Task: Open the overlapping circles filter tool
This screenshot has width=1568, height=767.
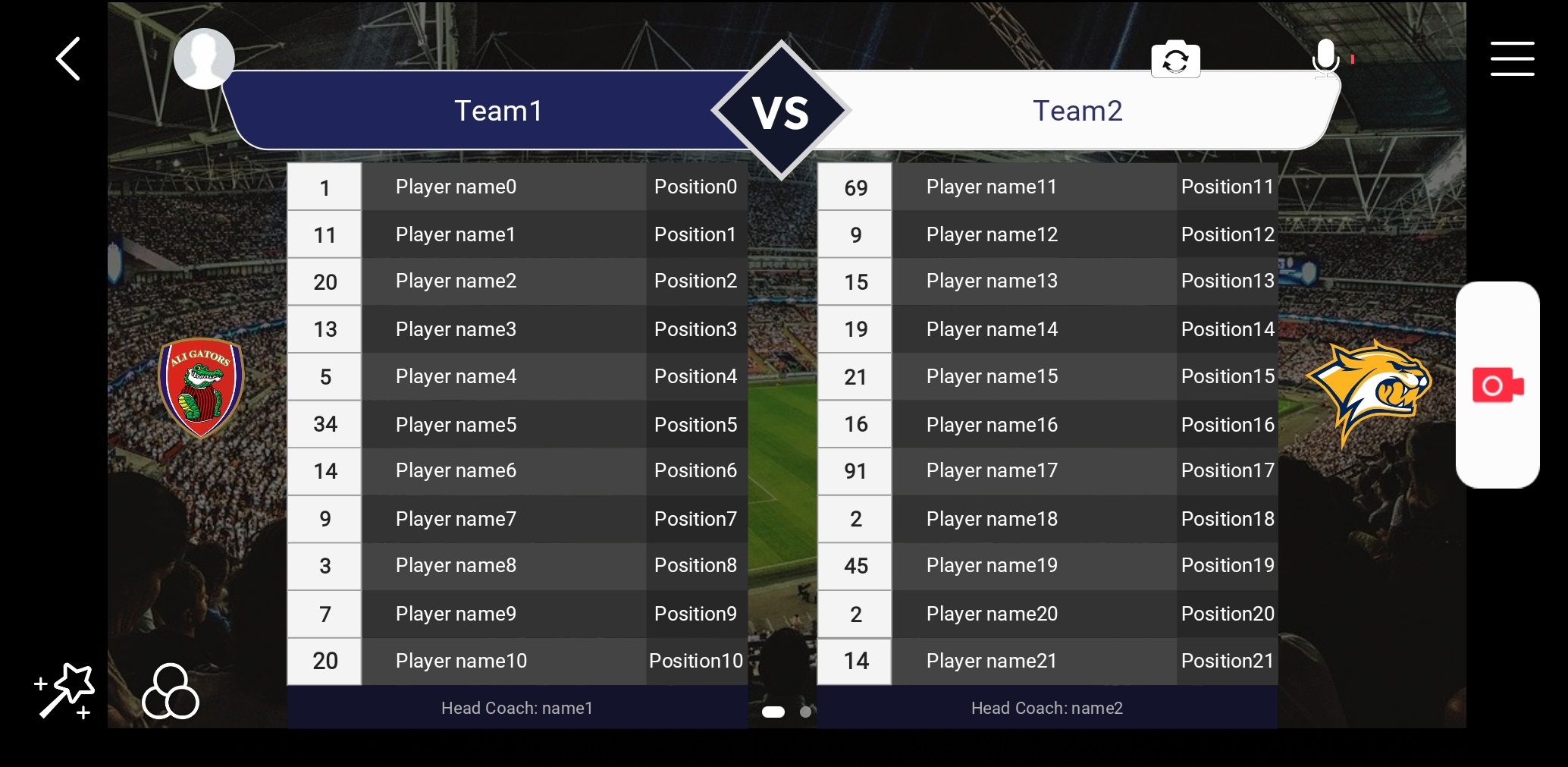Action: tap(170, 692)
